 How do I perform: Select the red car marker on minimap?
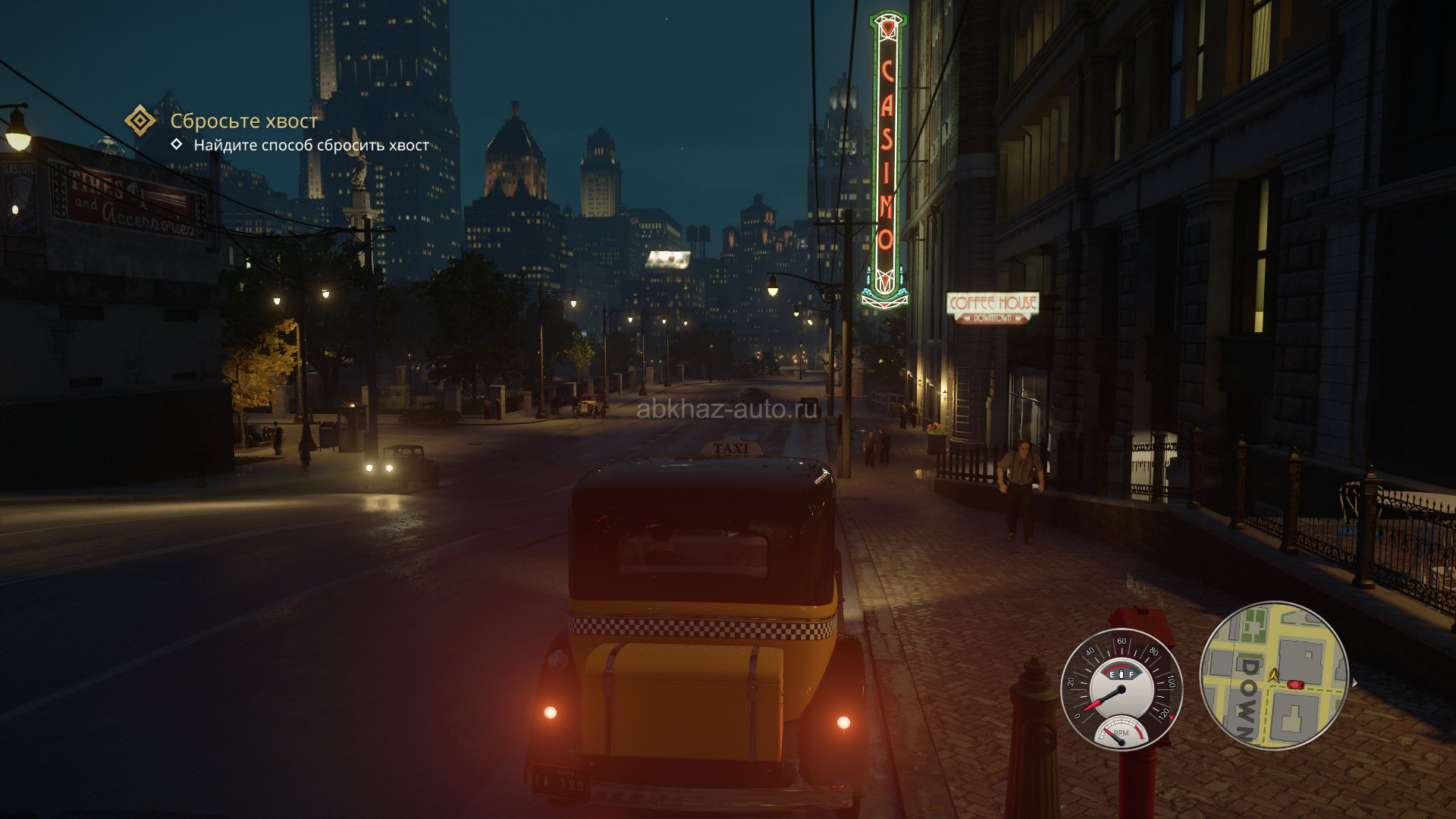[1295, 685]
